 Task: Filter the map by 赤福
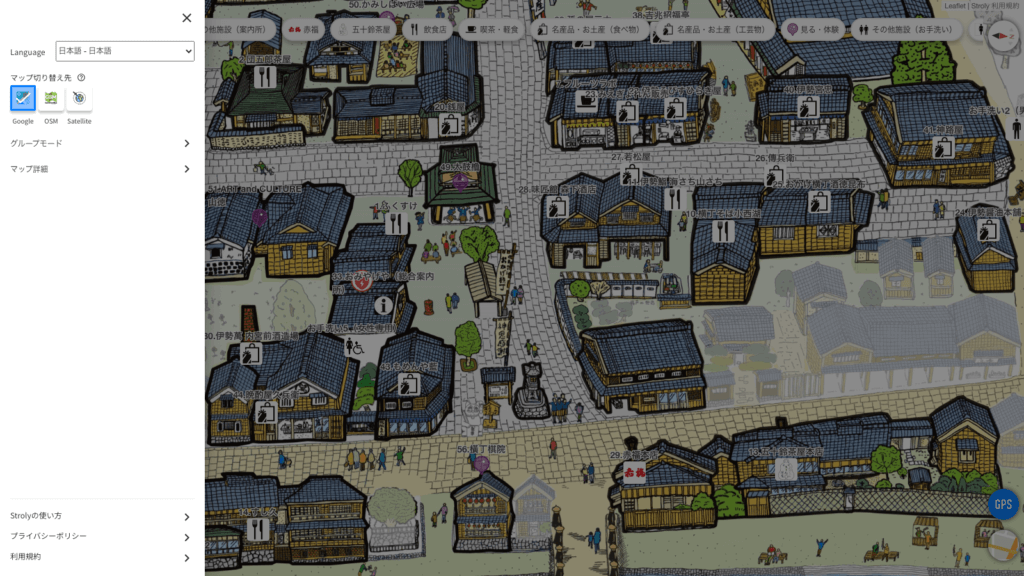pyautogui.click(x=304, y=30)
